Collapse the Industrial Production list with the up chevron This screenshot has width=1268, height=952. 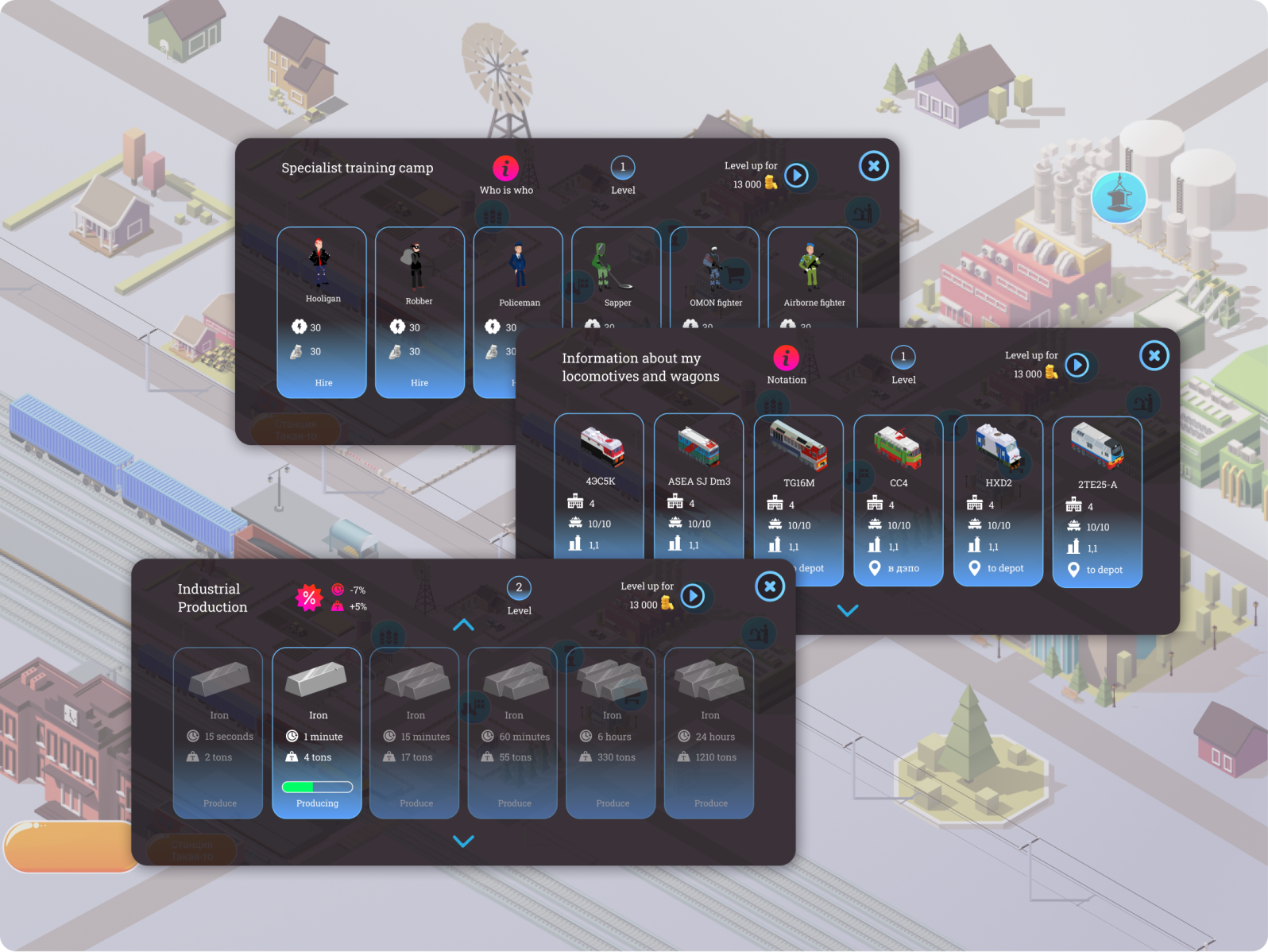464,625
